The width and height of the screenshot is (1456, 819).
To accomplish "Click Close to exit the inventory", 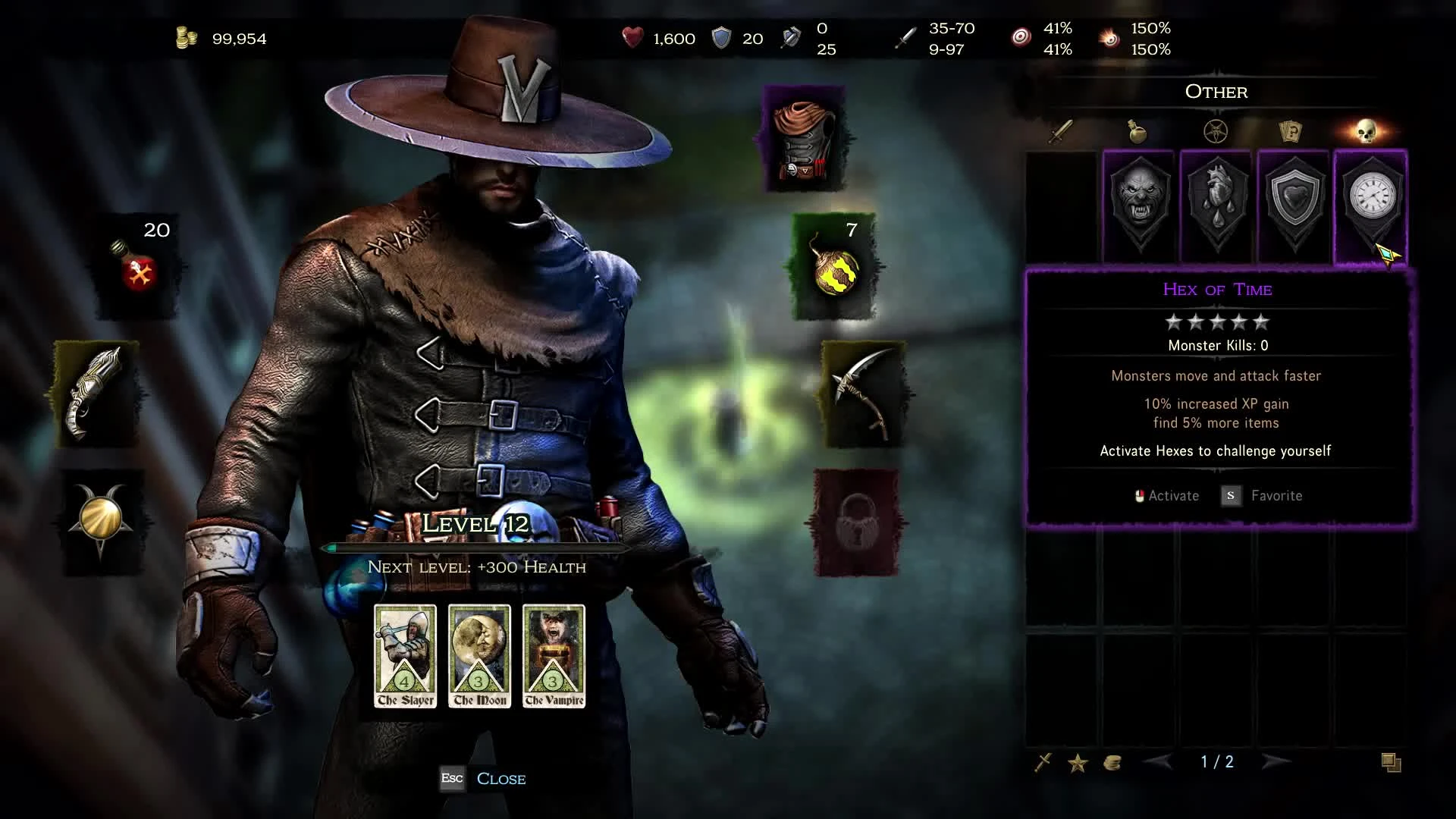I will [x=501, y=778].
